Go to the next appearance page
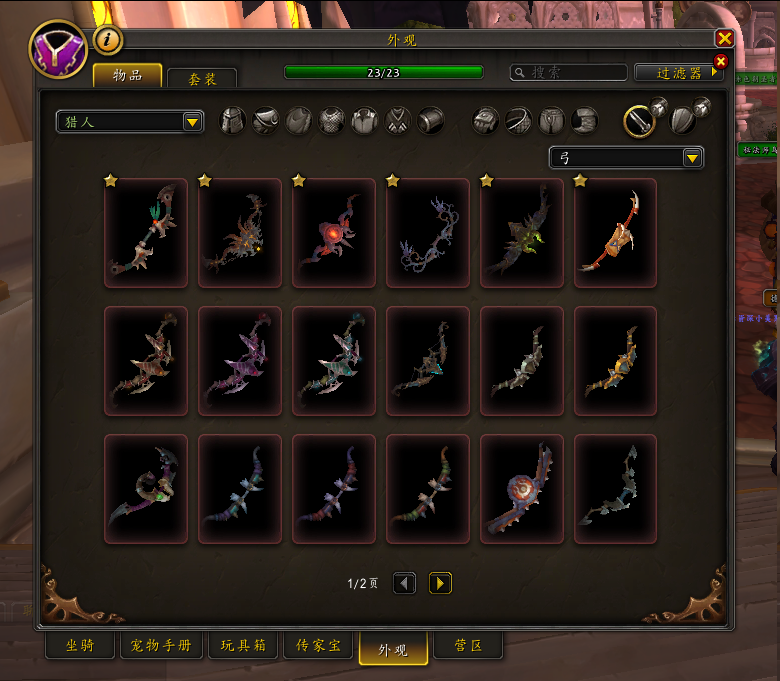The width and height of the screenshot is (780, 681). coord(440,583)
